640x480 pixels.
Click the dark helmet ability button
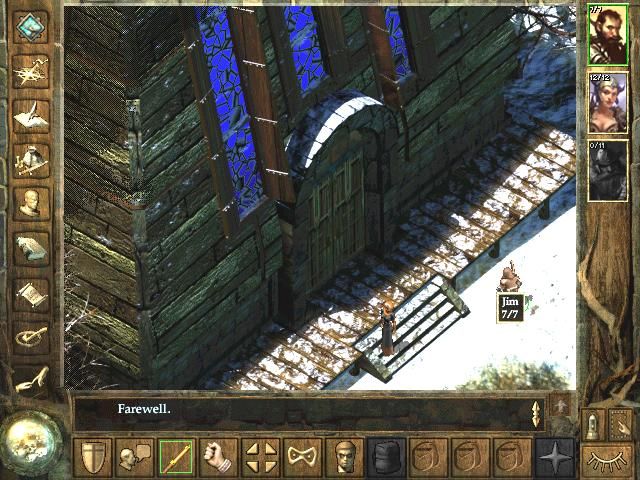tap(386, 458)
